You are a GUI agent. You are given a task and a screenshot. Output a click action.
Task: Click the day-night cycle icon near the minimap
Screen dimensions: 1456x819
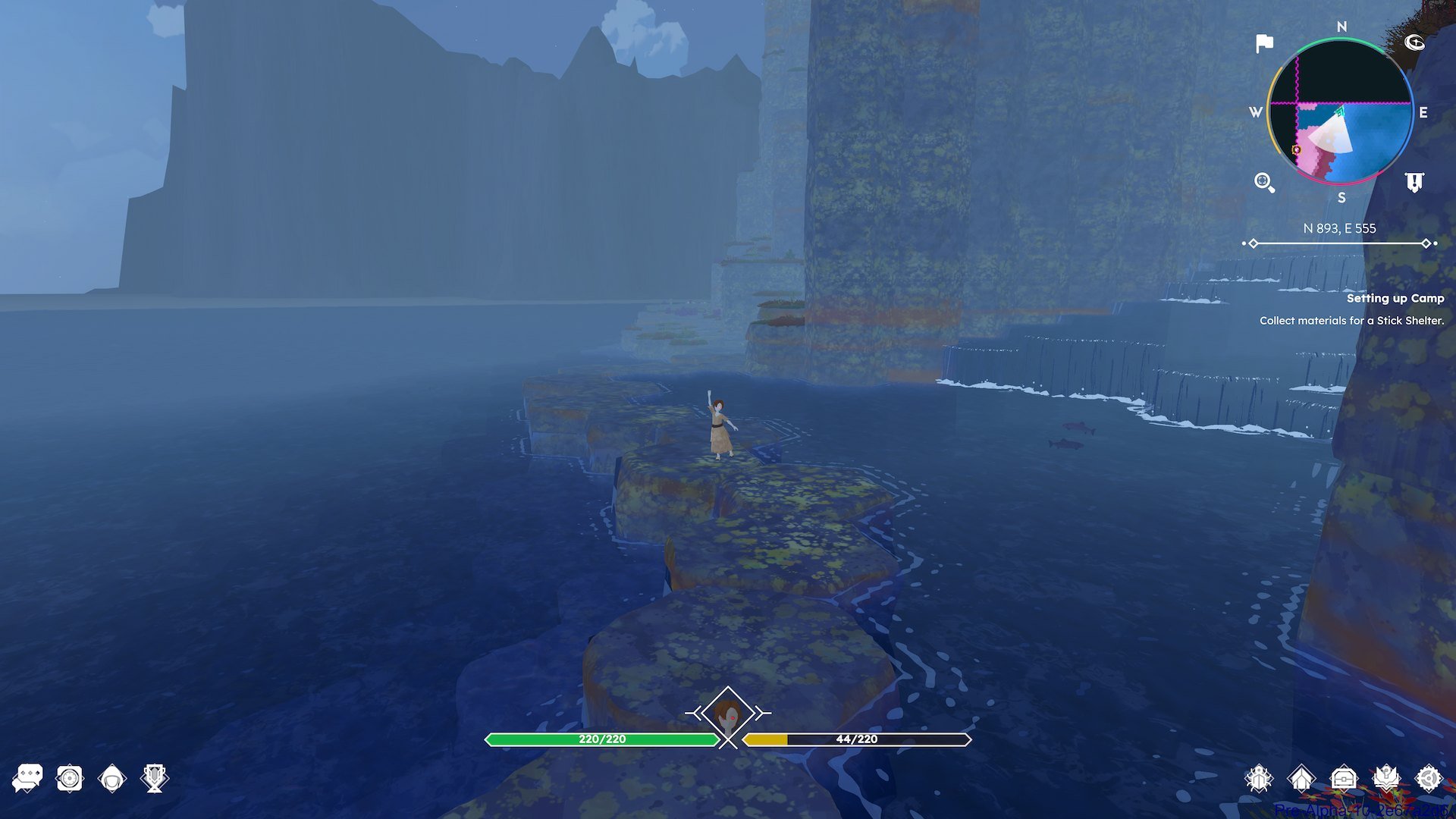pyautogui.click(x=1415, y=43)
